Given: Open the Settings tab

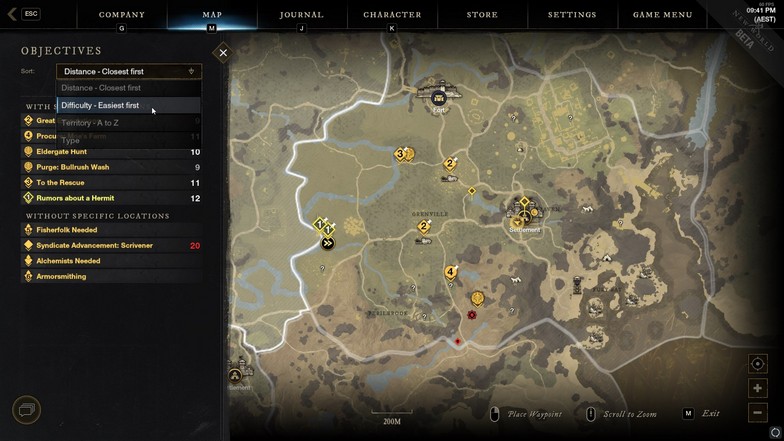Looking at the screenshot, I should pyautogui.click(x=572, y=15).
